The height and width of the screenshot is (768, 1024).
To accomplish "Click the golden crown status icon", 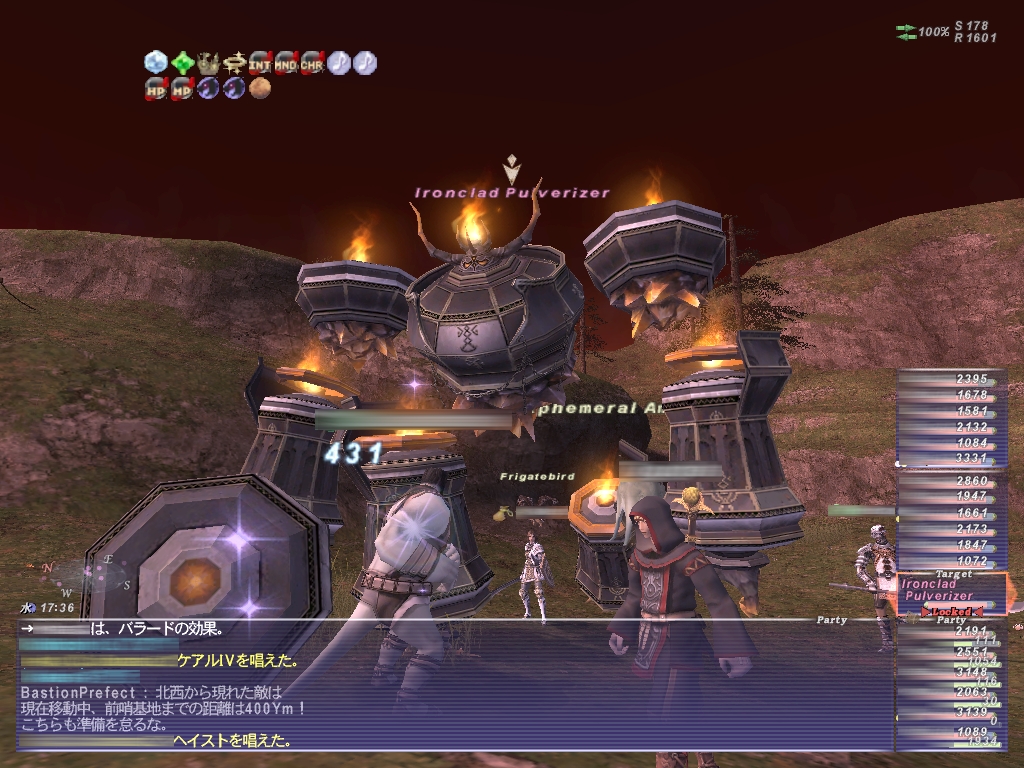I will pos(208,62).
